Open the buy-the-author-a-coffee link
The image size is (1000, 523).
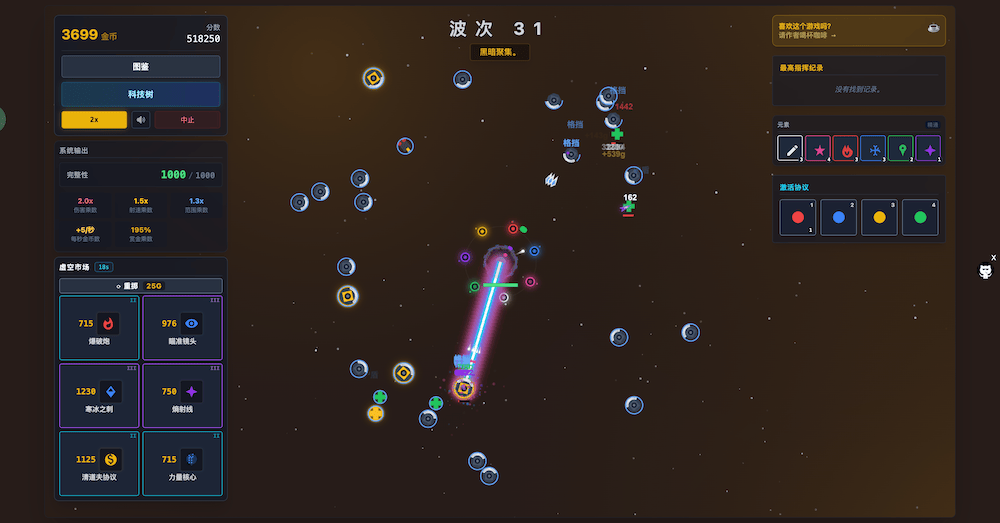click(x=858, y=31)
